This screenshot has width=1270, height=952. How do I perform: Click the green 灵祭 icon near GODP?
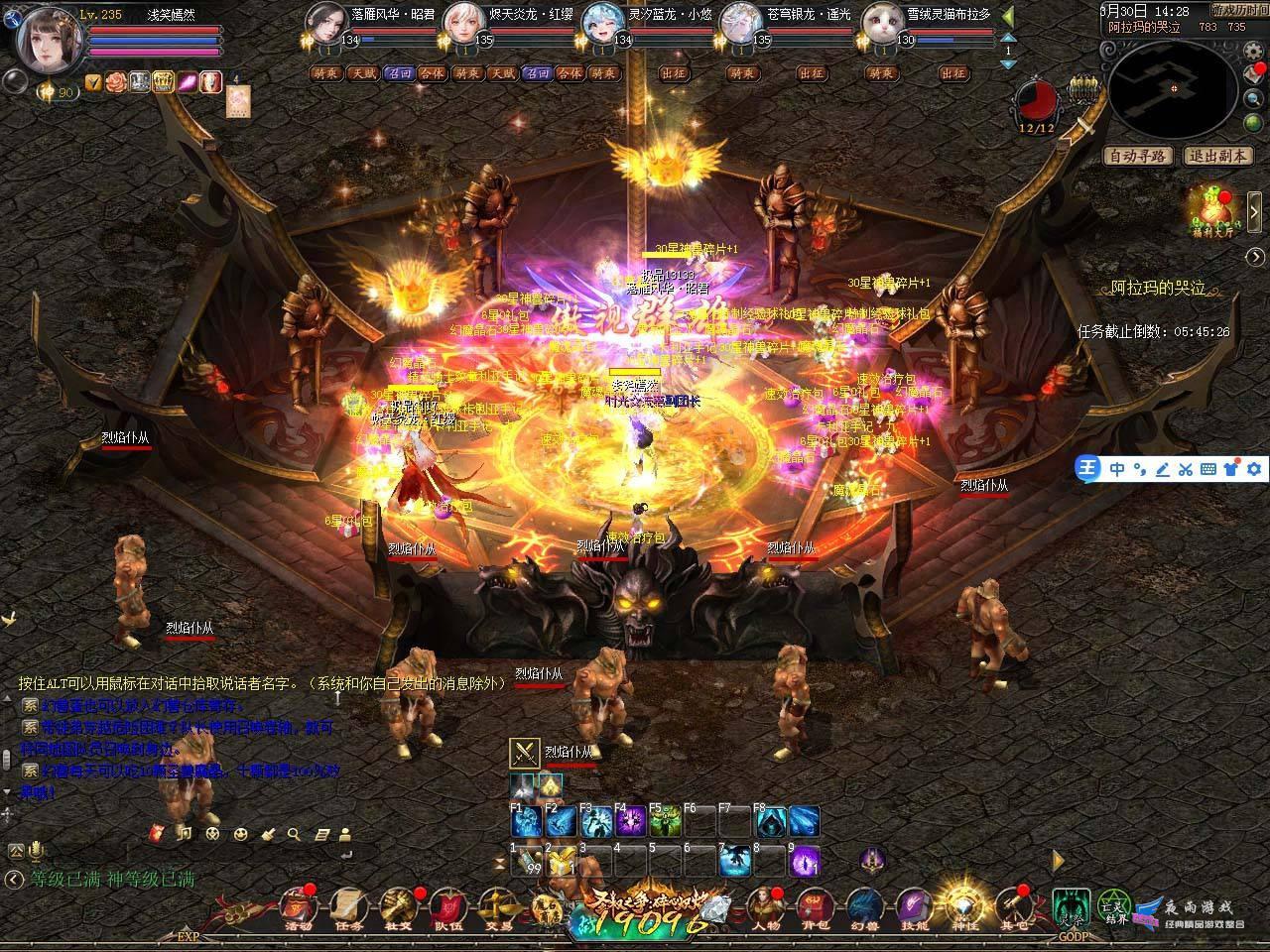point(1070,905)
